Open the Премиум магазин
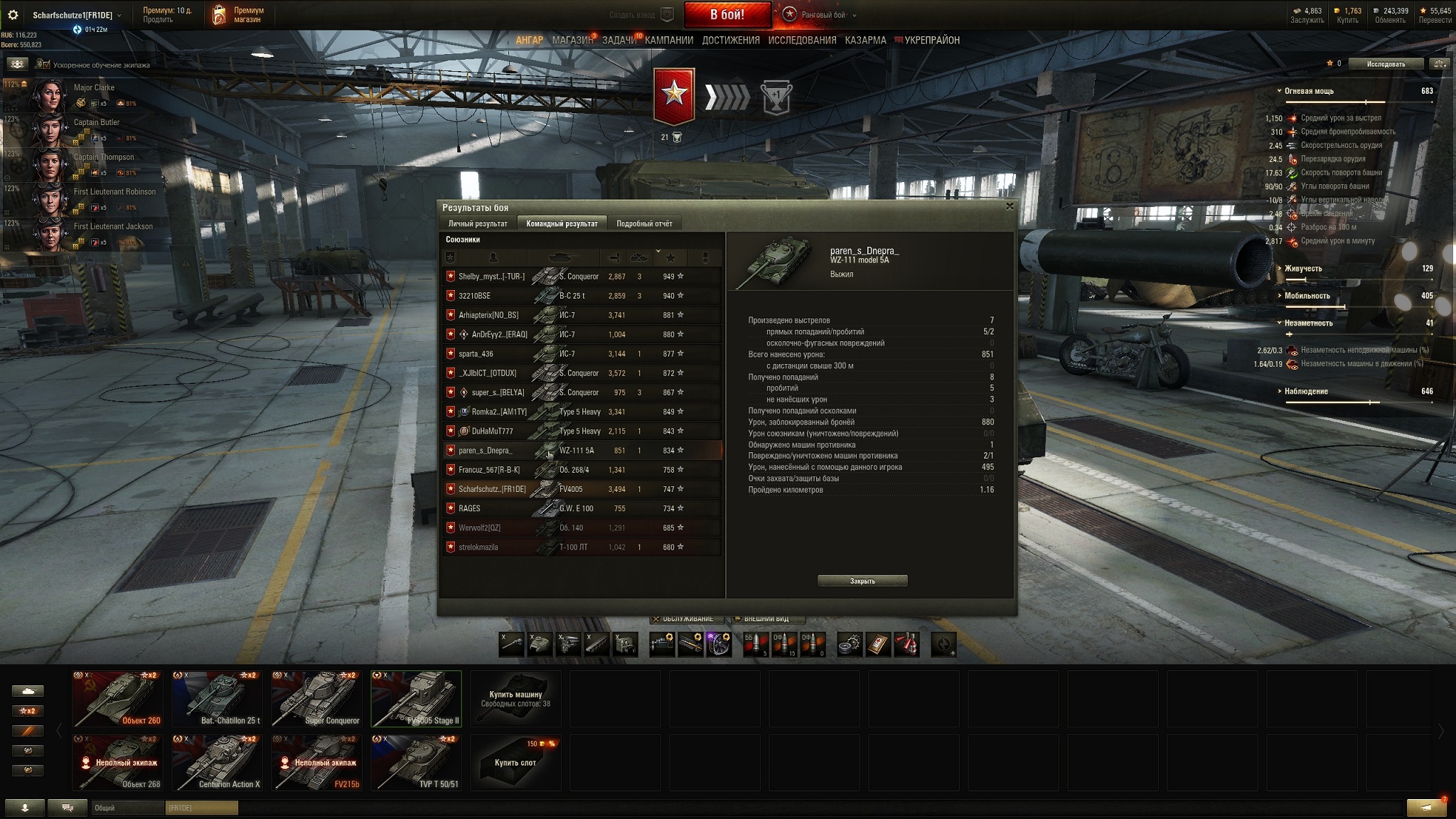The height and width of the screenshot is (819, 1456). [x=237, y=15]
